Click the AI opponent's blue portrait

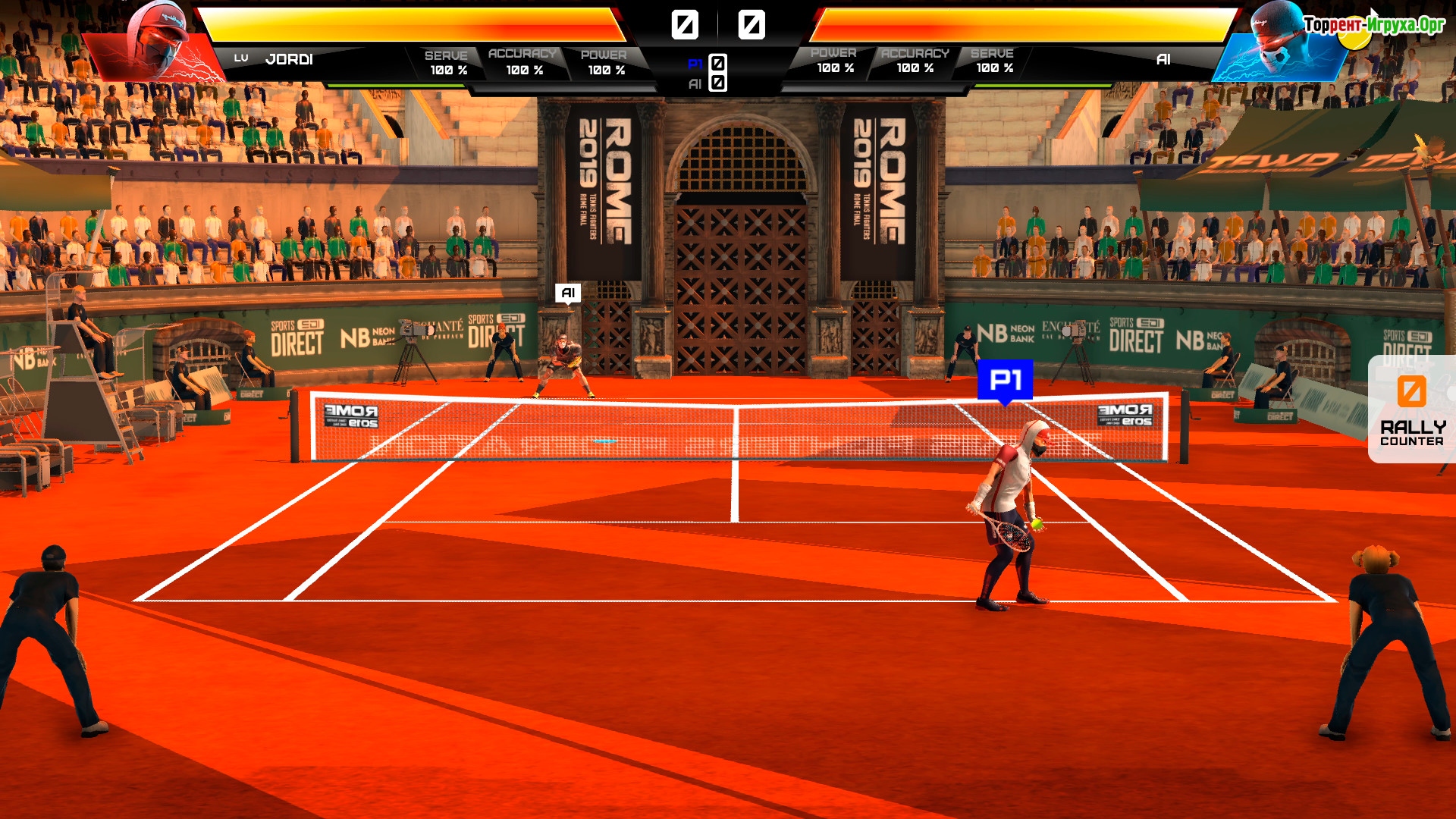pos(1282,44)
